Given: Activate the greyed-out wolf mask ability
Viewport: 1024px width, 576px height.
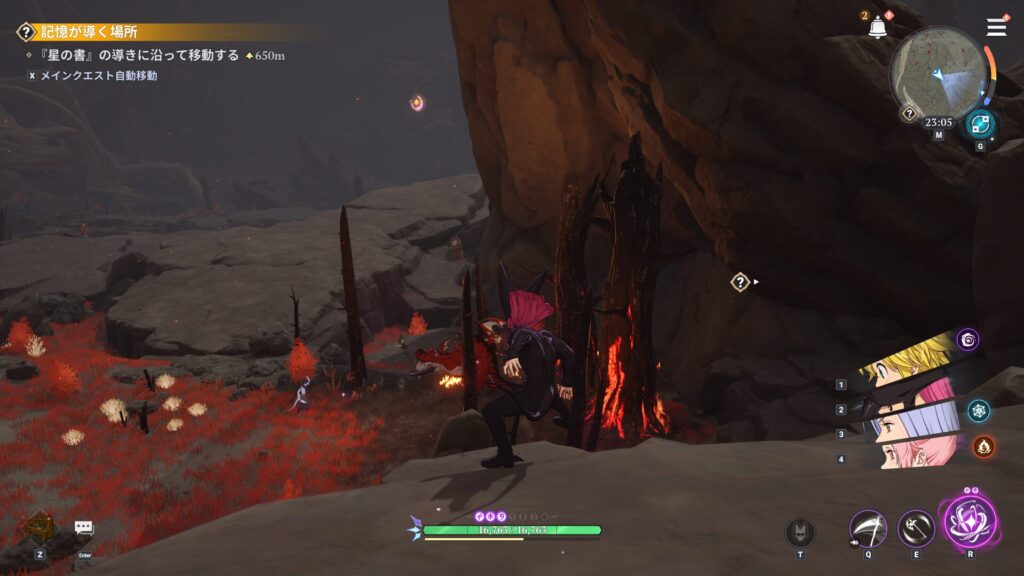Looking at the screenshot, I should point(800,531).
